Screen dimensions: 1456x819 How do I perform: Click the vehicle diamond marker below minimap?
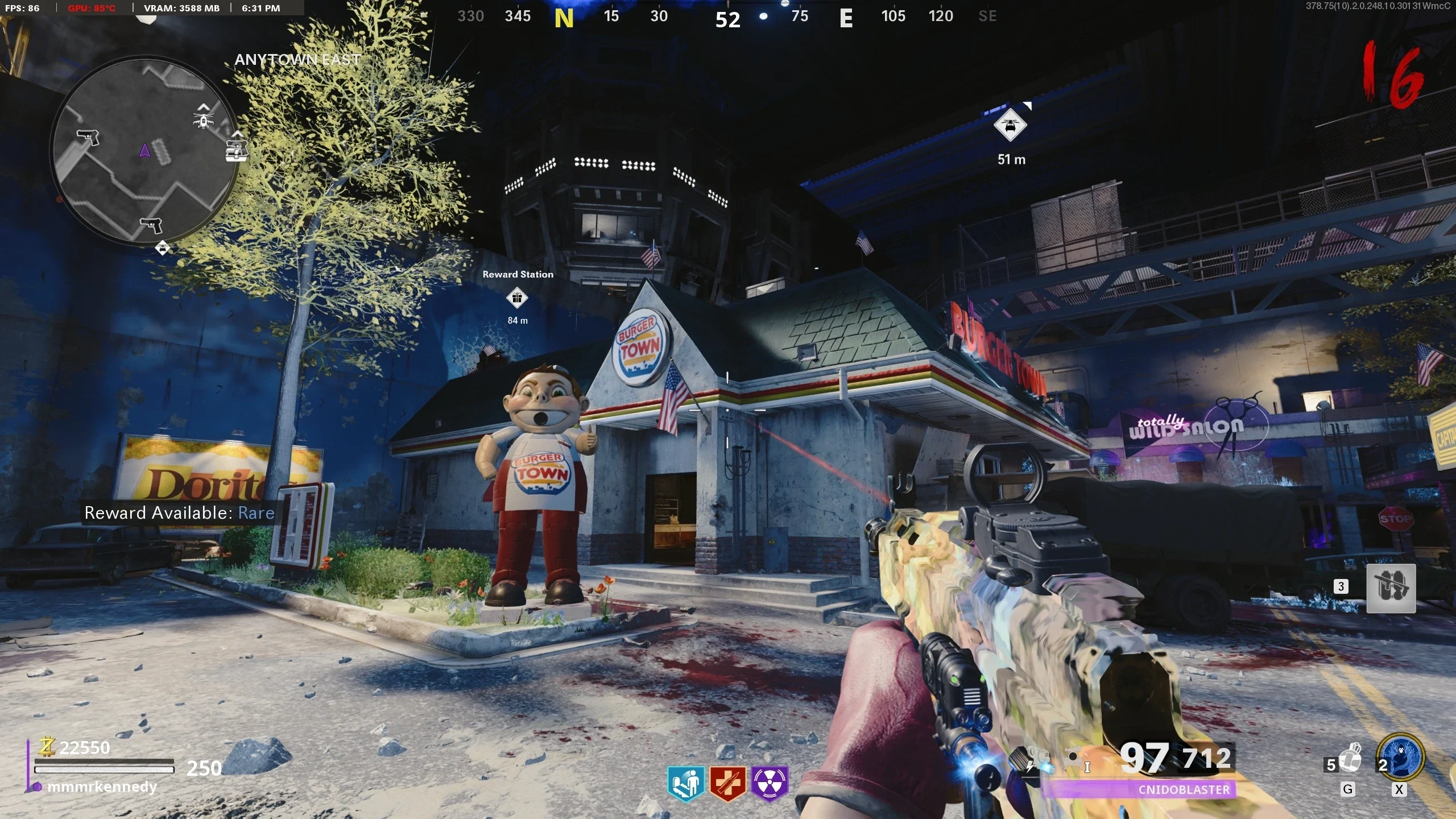pyautogui.click(x=163, y=248)
